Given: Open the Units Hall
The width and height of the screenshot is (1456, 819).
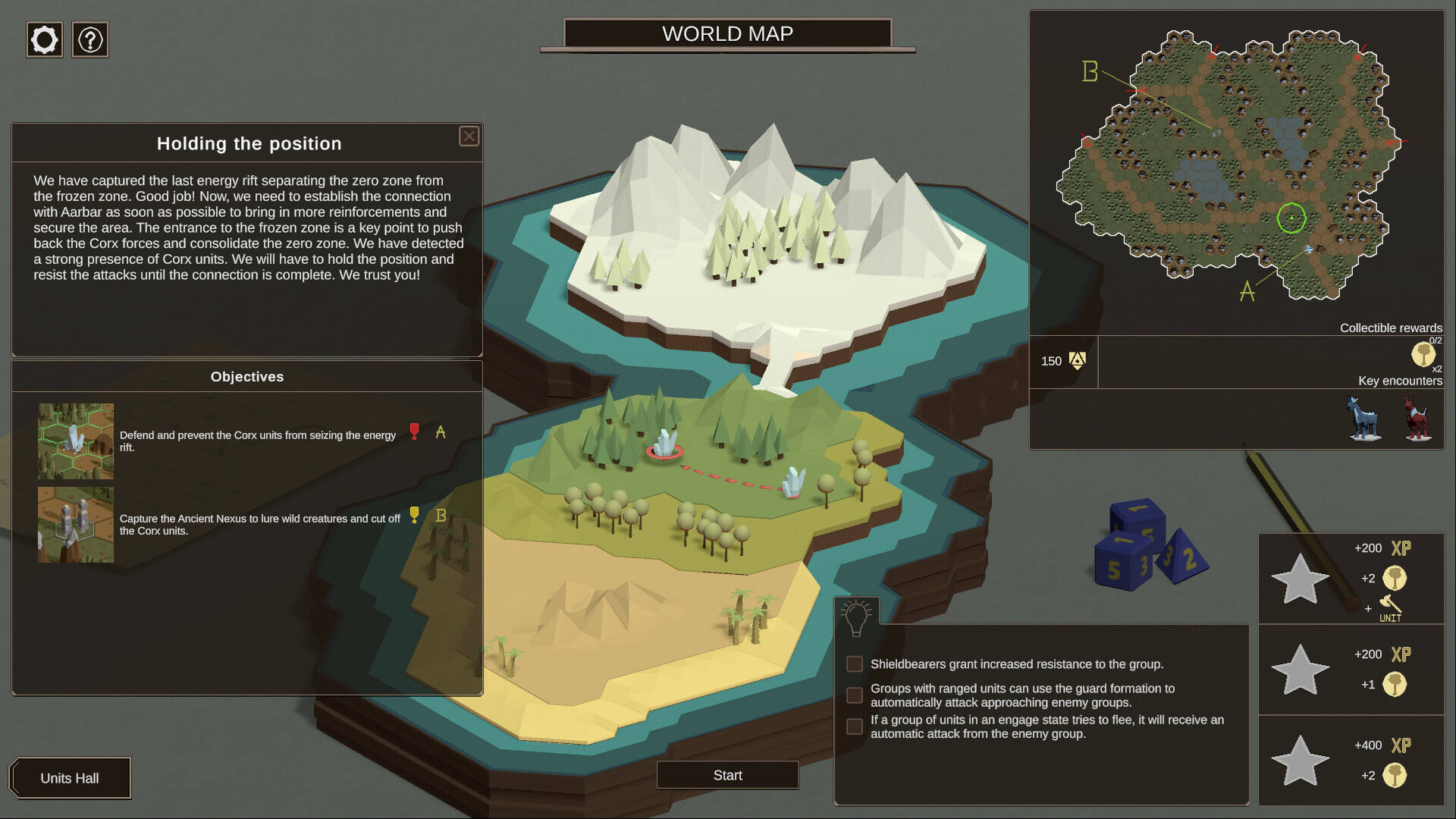Looking at the screenshot, I should 70,778.
